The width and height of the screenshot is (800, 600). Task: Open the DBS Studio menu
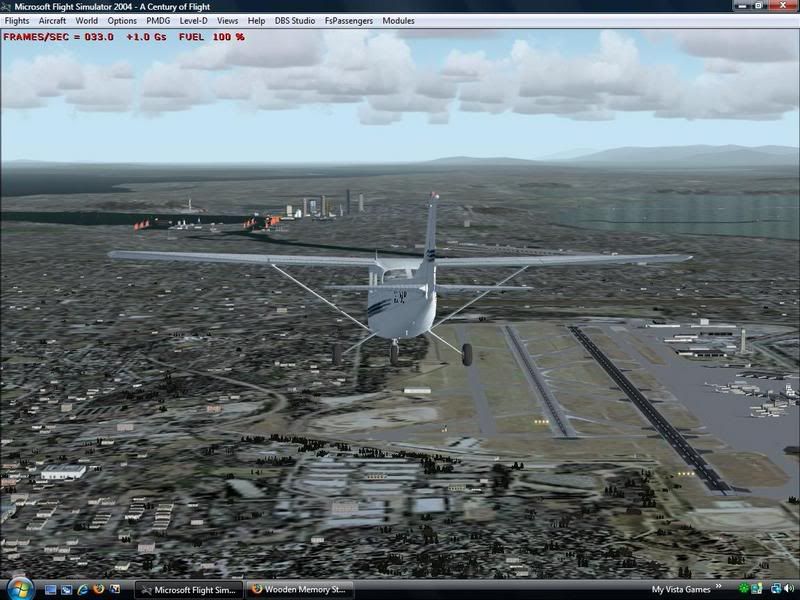click(x=295, y=20)
